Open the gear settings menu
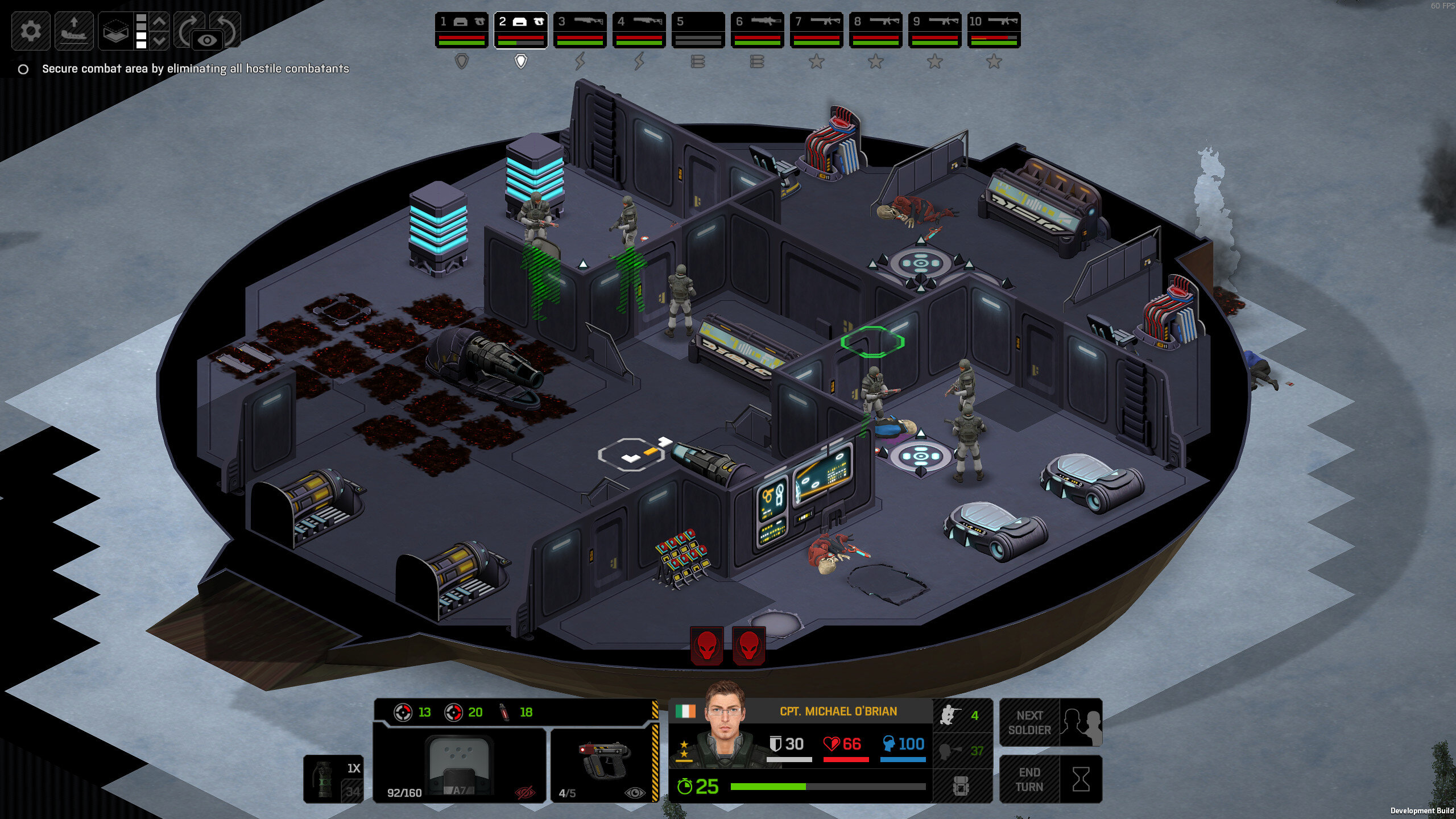 pos(31,31)
